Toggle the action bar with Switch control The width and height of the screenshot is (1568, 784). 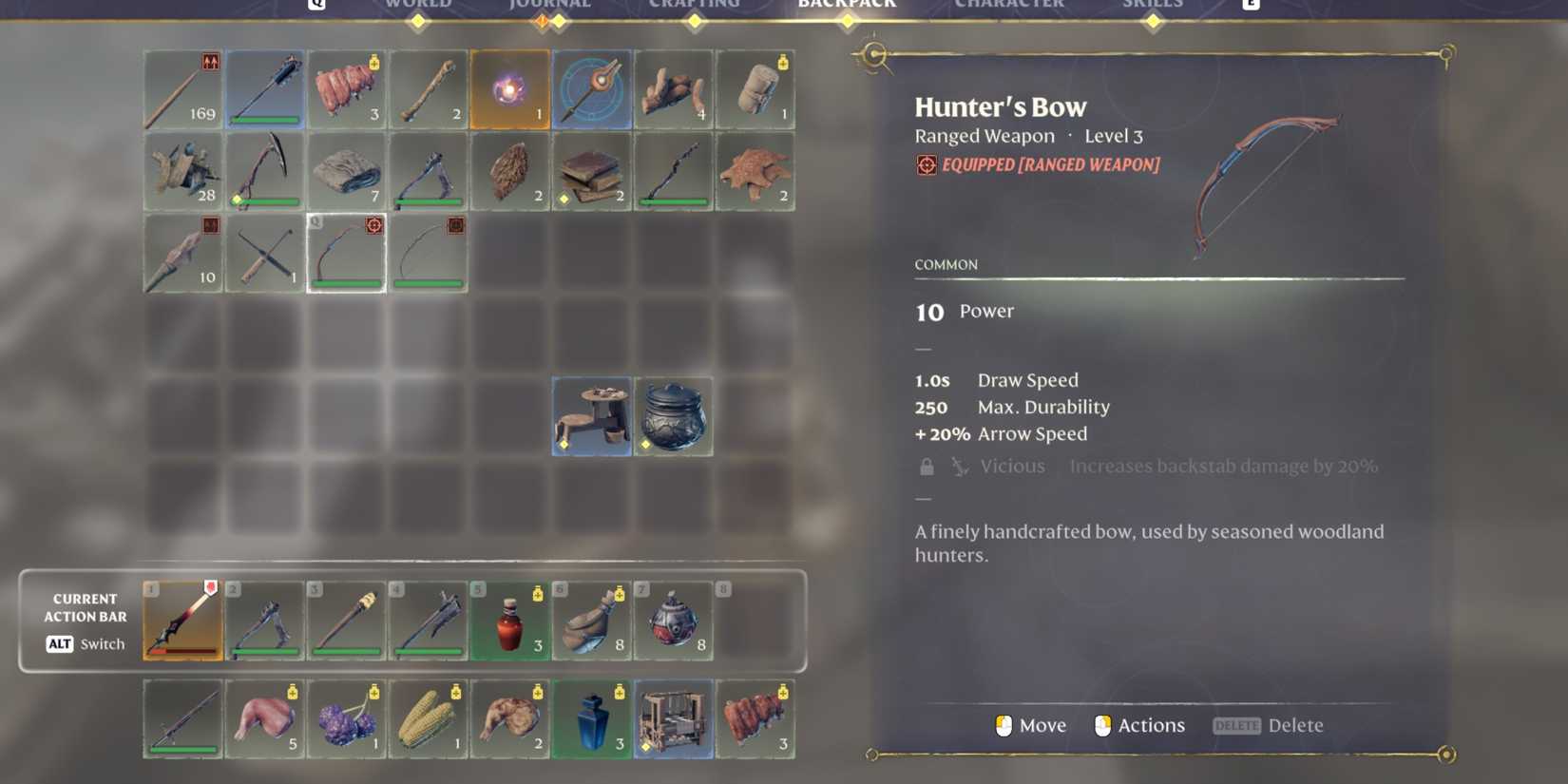point(84,644)
